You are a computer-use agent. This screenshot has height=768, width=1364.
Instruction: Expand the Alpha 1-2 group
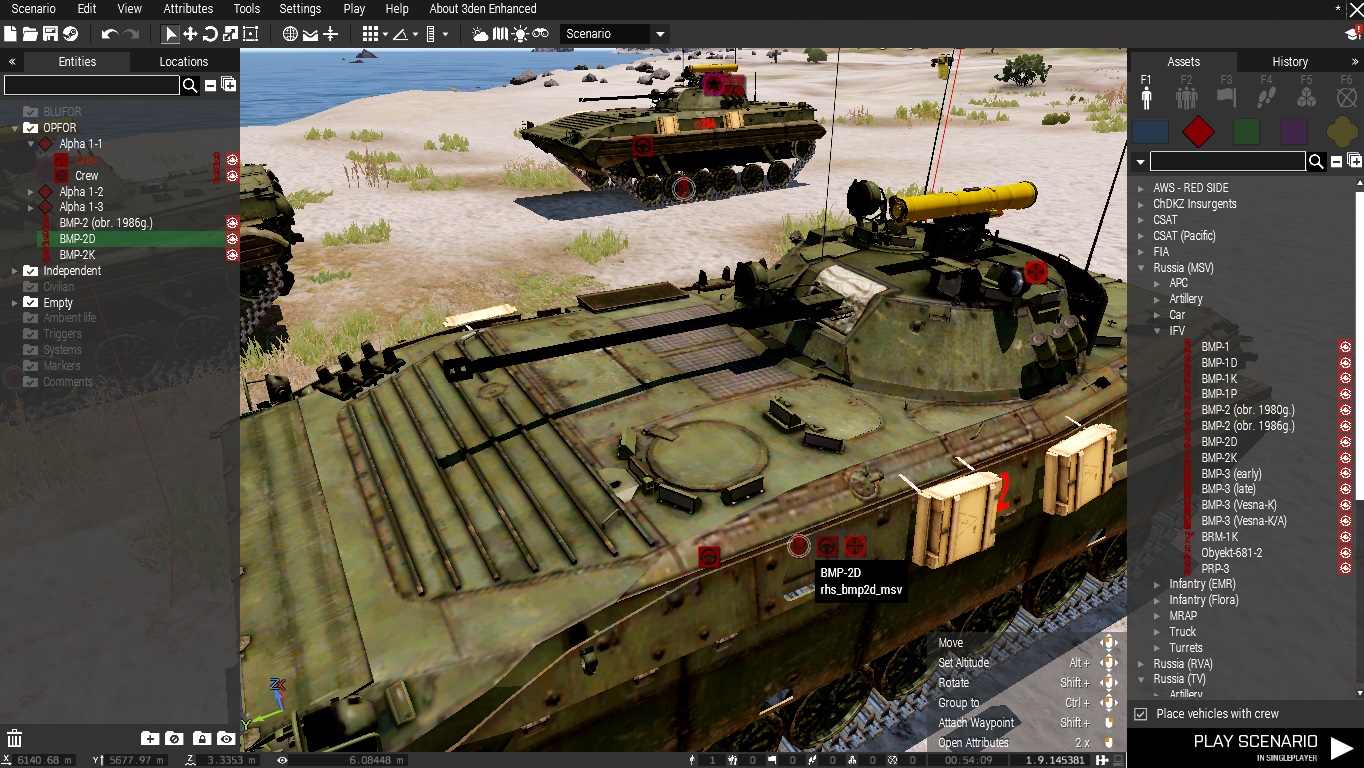click(31, 192)
